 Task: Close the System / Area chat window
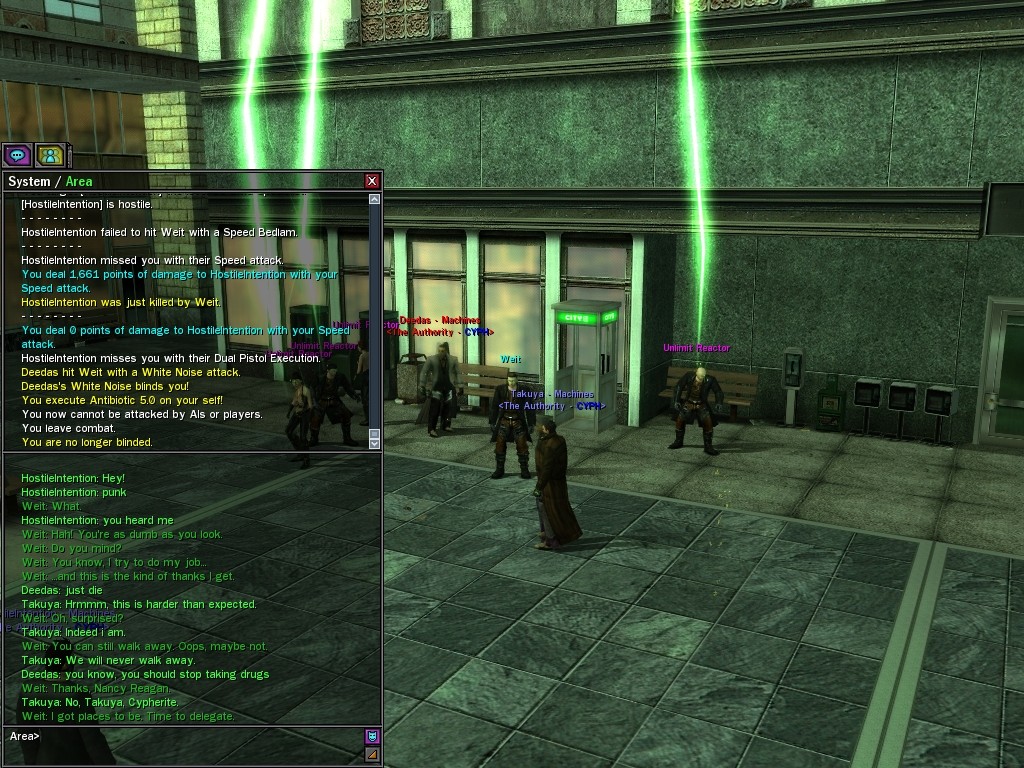tap(372, 181)
